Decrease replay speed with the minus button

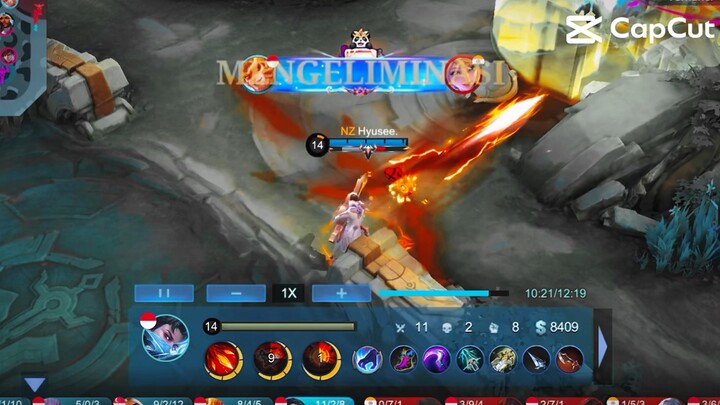(235, 293)
